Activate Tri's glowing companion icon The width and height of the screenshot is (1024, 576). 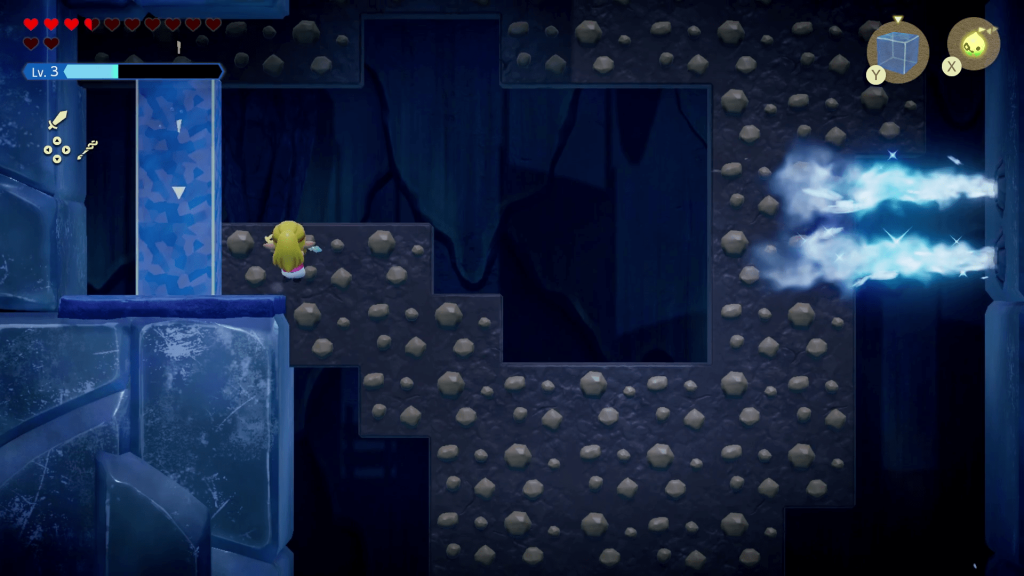pyautogui.click(x=973, y=43)
